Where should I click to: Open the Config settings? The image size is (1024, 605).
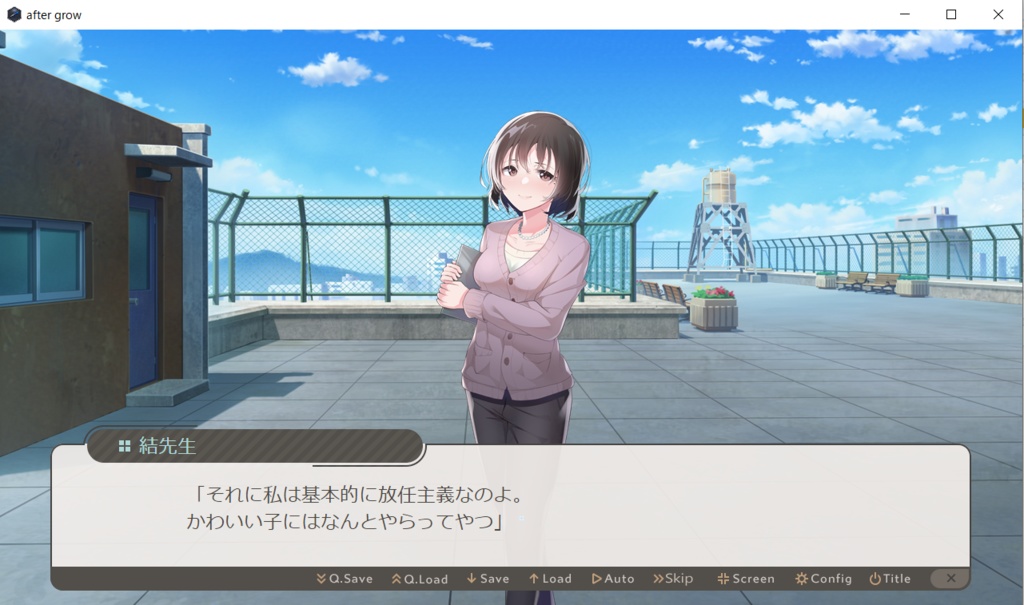(824, 579)
